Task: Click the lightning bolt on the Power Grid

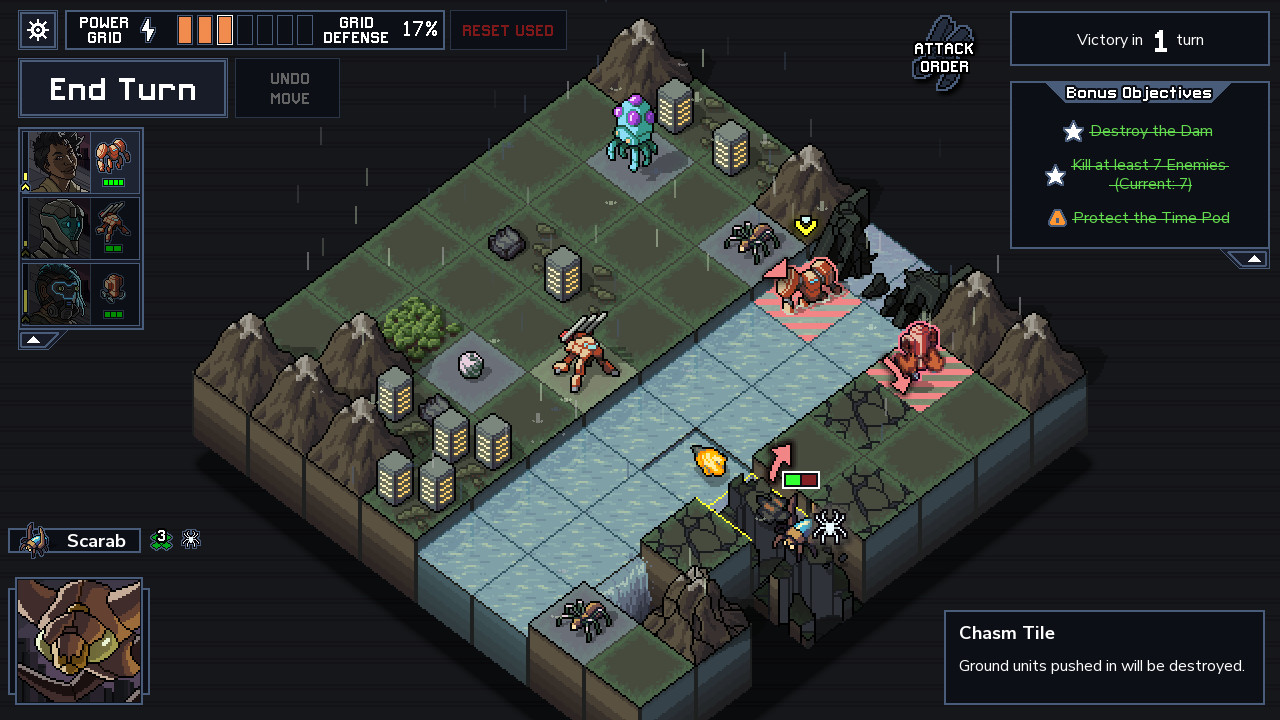Action: coord(148,29)
